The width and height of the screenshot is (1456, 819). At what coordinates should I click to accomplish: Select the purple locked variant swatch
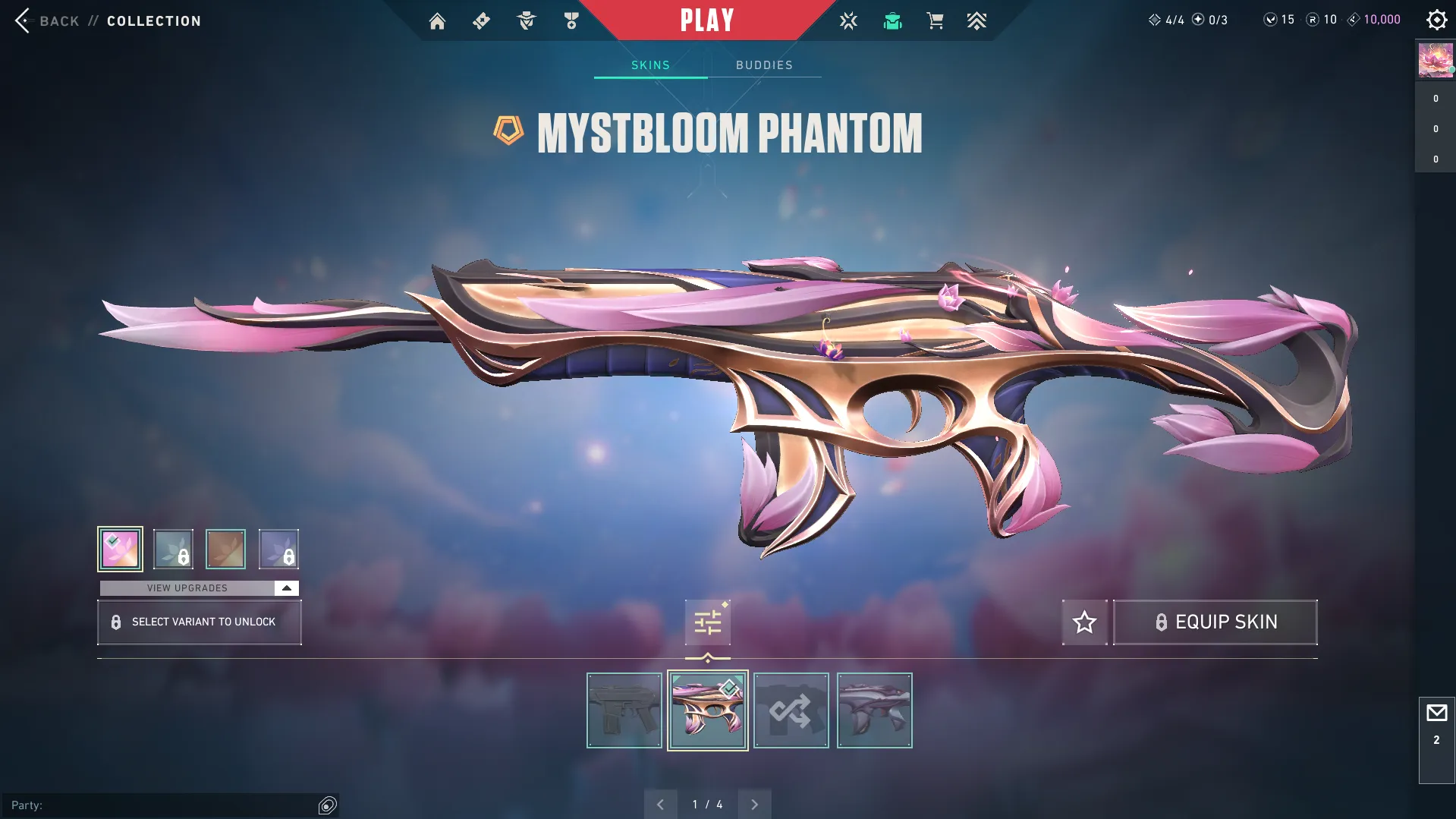(278, 548)
